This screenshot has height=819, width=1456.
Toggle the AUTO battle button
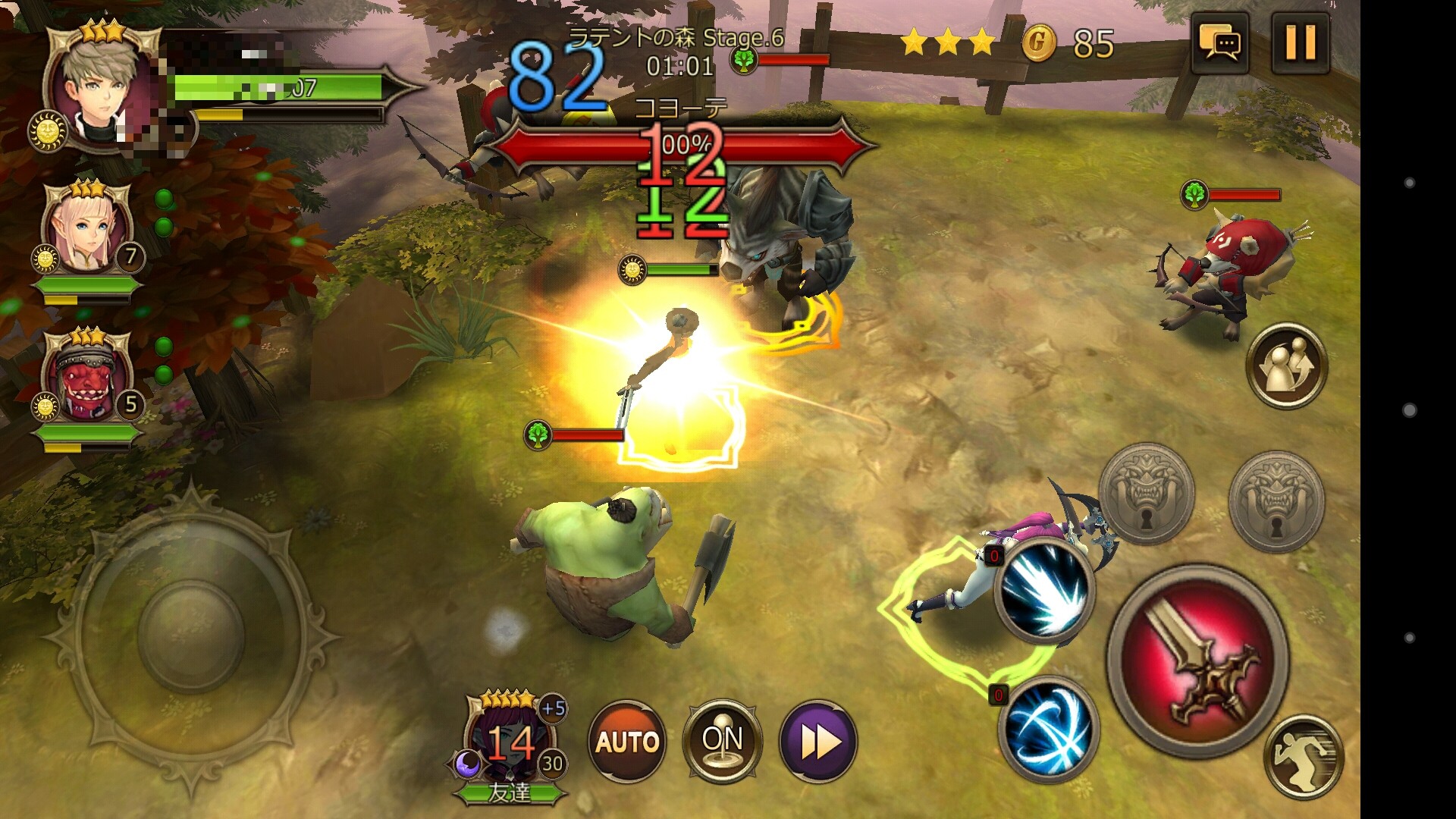(x=627, y=741)
